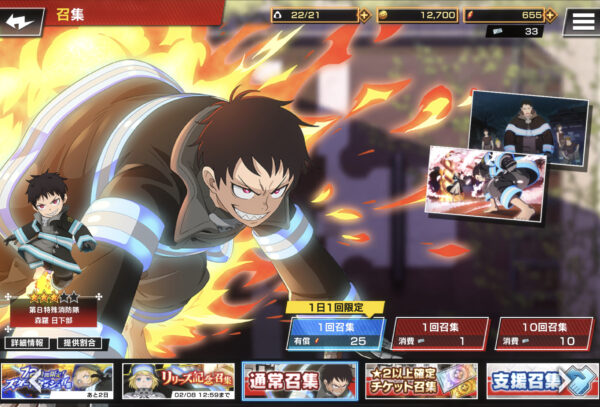The width and height of the screenshot is (600, 407).
Task: Show 提供割合 drop rates
Action: pos(79,343)
